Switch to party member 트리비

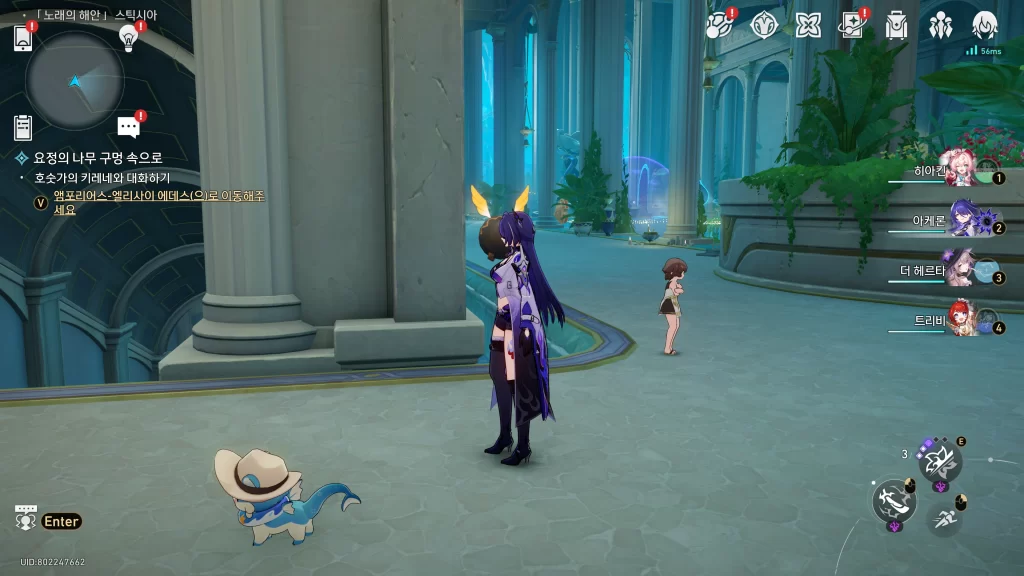pyautogui.click(x=962, y=320)
